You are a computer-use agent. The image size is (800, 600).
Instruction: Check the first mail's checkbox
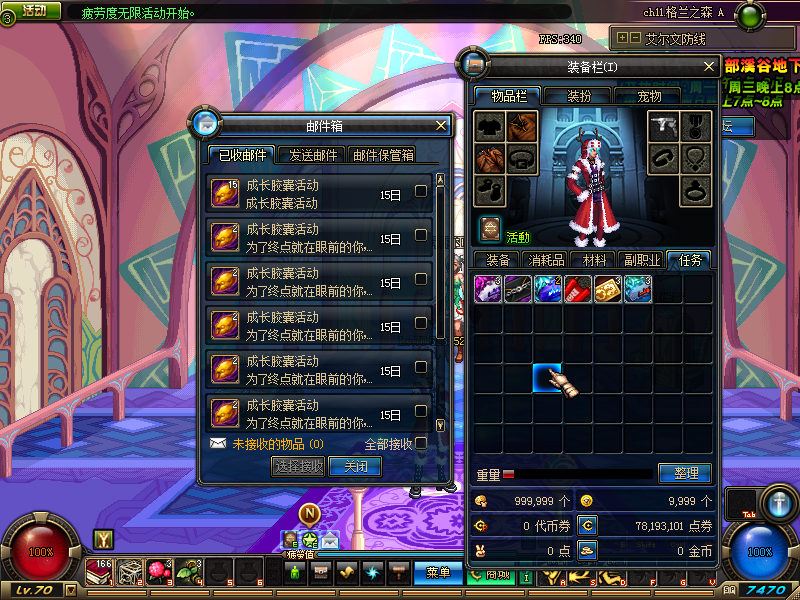(421, 191)
